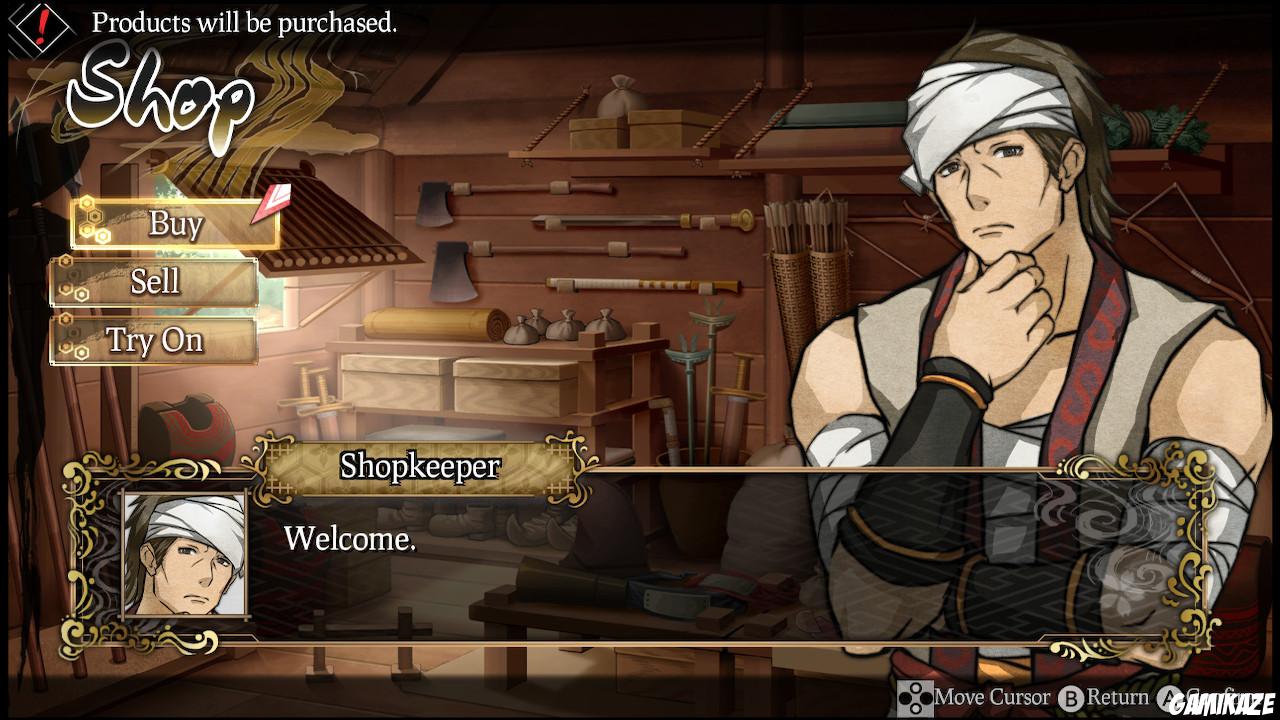Click the Shopkeeper name banner

click(x=420, y=466)
